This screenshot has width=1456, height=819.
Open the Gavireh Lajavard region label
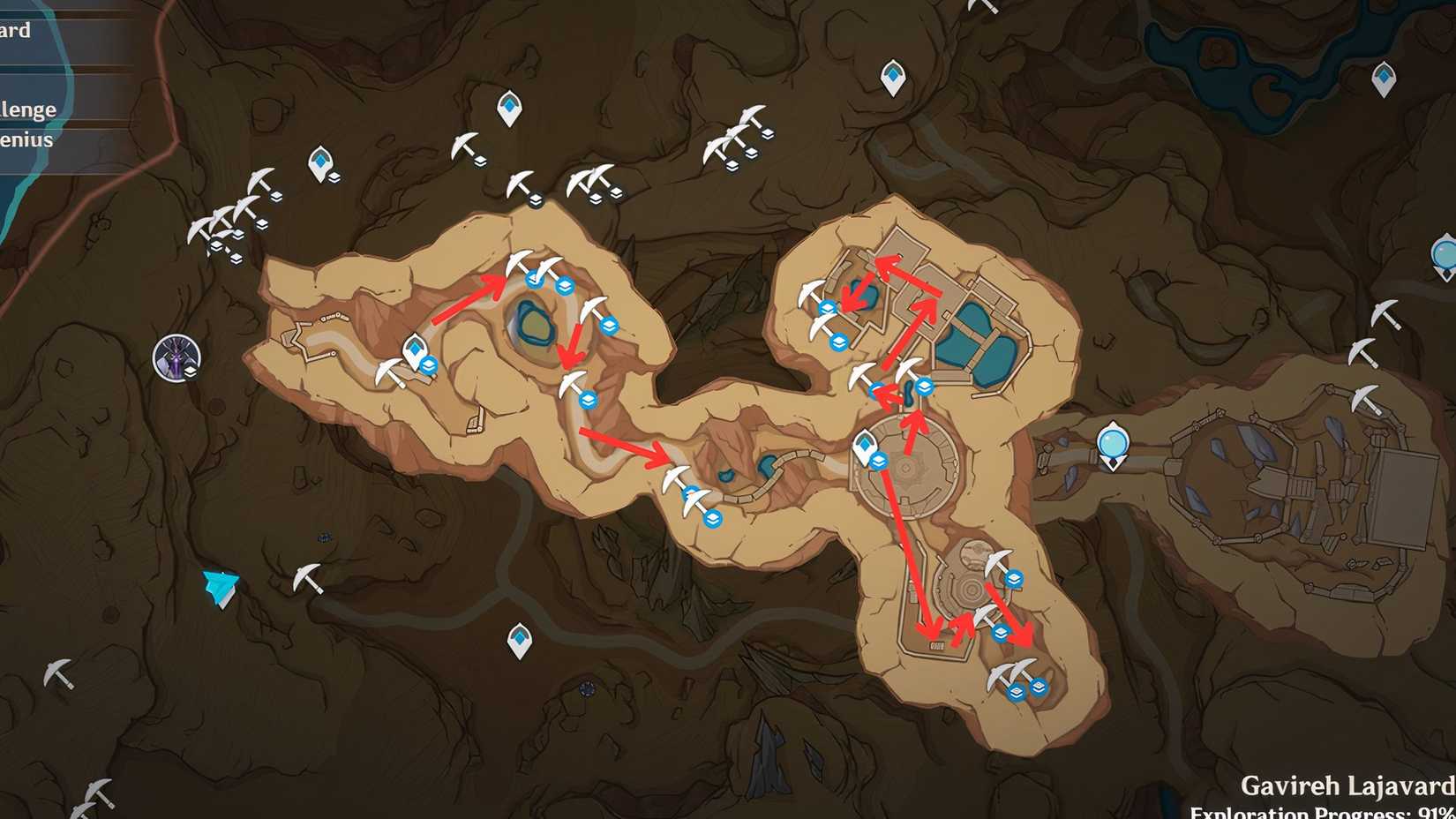click(1342, 784)
